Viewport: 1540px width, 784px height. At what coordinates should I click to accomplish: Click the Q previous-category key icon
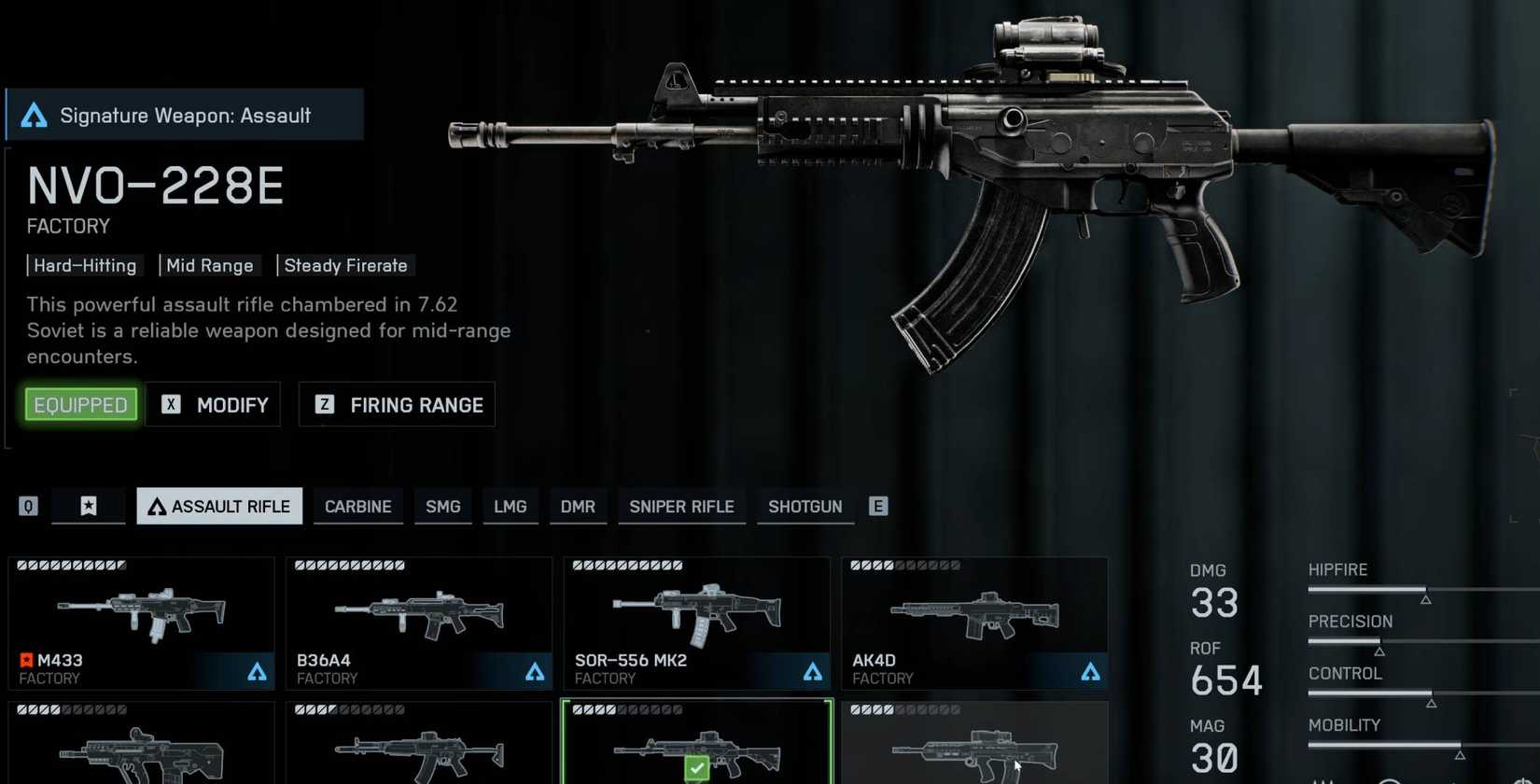pyautogui.click(x=27, y=506)
